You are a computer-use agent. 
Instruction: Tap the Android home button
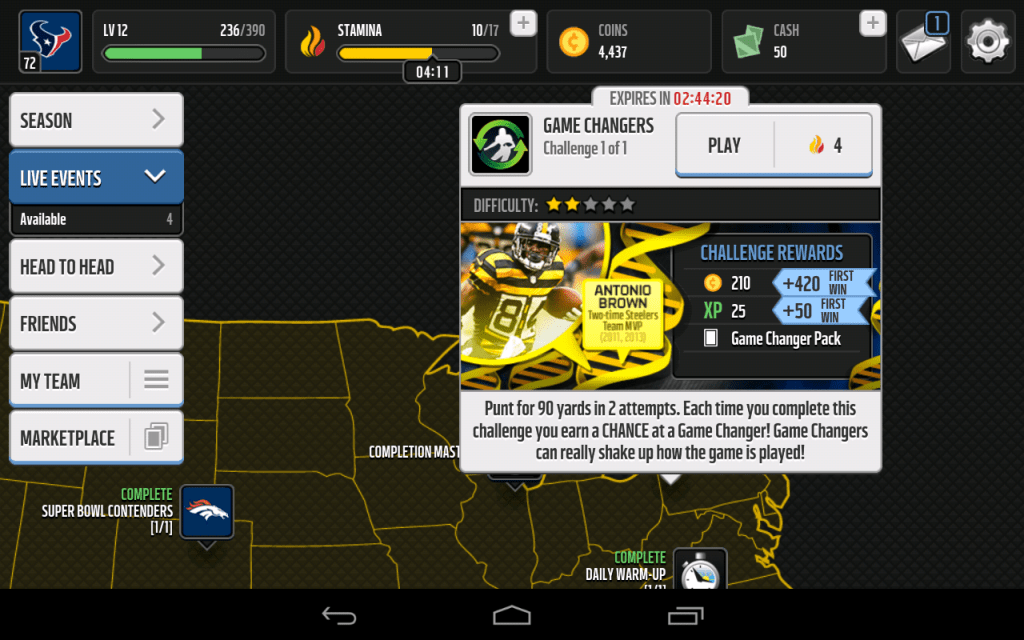[x=512, y=615]
